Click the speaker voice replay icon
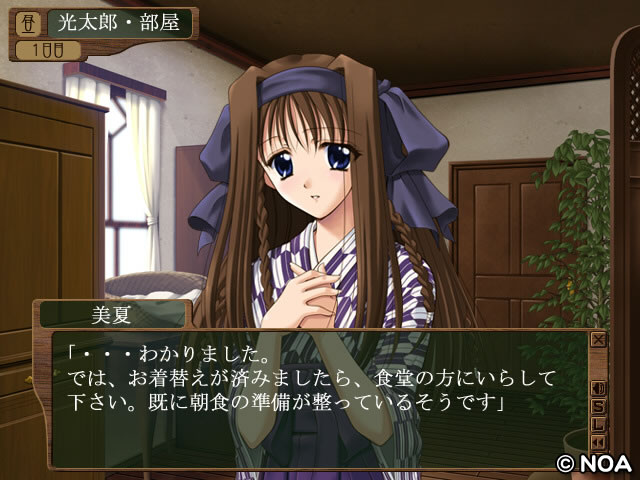Image resolution: width=640 pixels, height=480 pixels. click(598, 388)
